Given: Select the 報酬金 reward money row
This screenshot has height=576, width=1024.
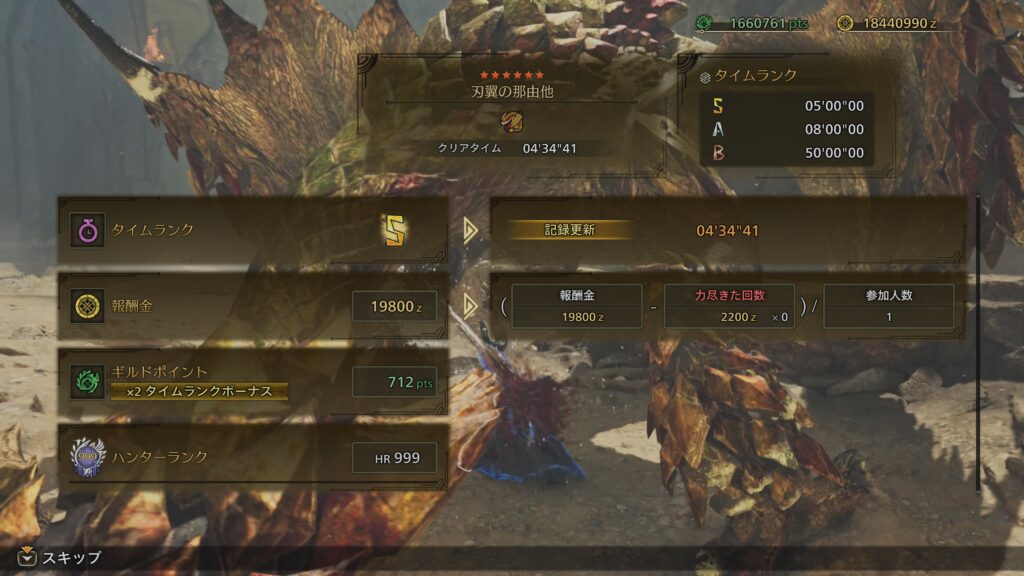Looking at the screenshot, I should [x=253, y=306].
